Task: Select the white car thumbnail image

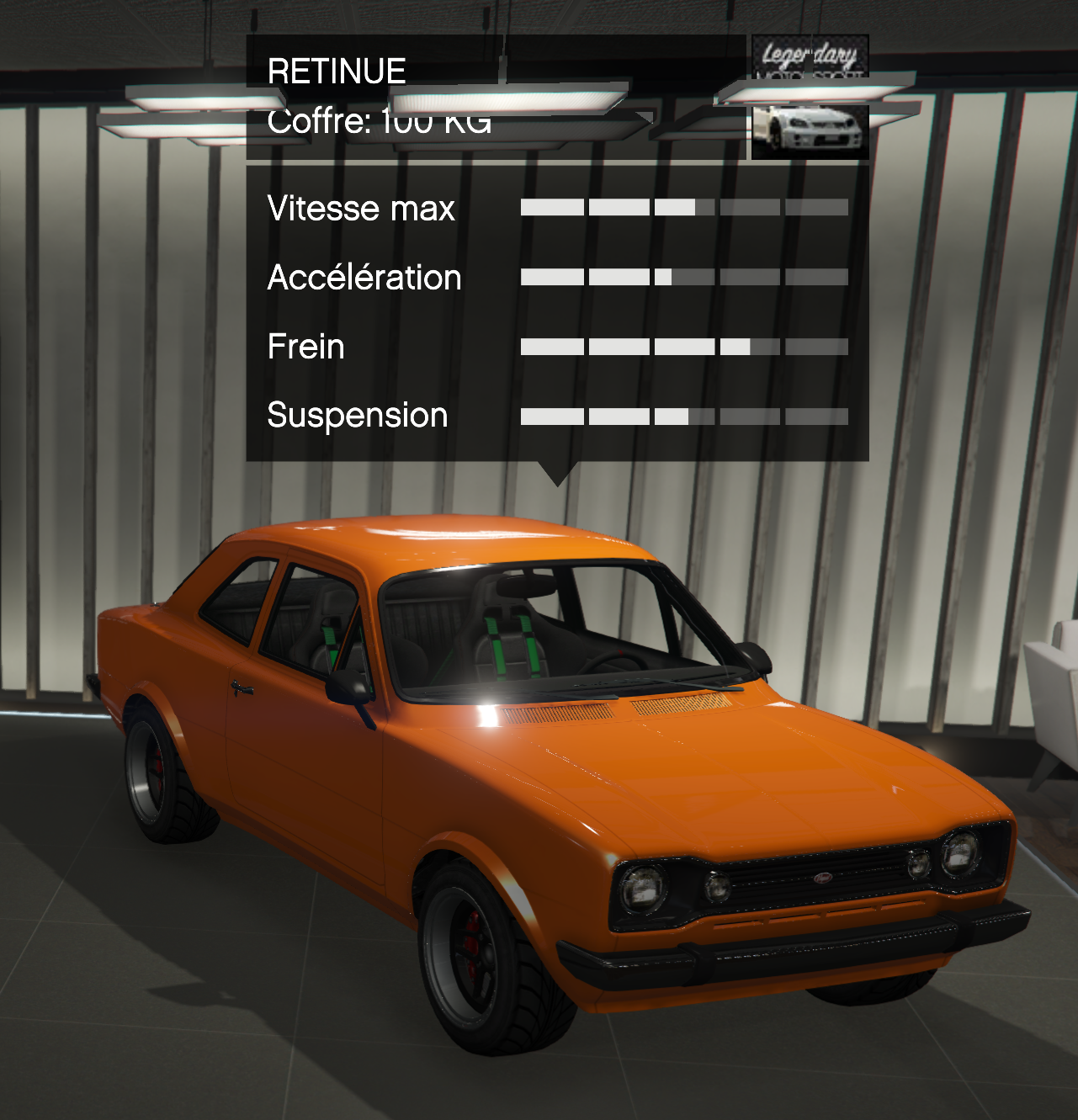Action: (809, 131)
